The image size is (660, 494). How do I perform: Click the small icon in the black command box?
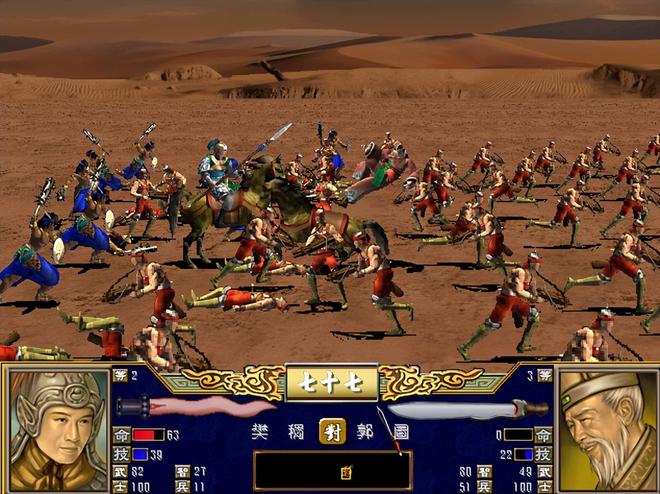coord(345,471)
